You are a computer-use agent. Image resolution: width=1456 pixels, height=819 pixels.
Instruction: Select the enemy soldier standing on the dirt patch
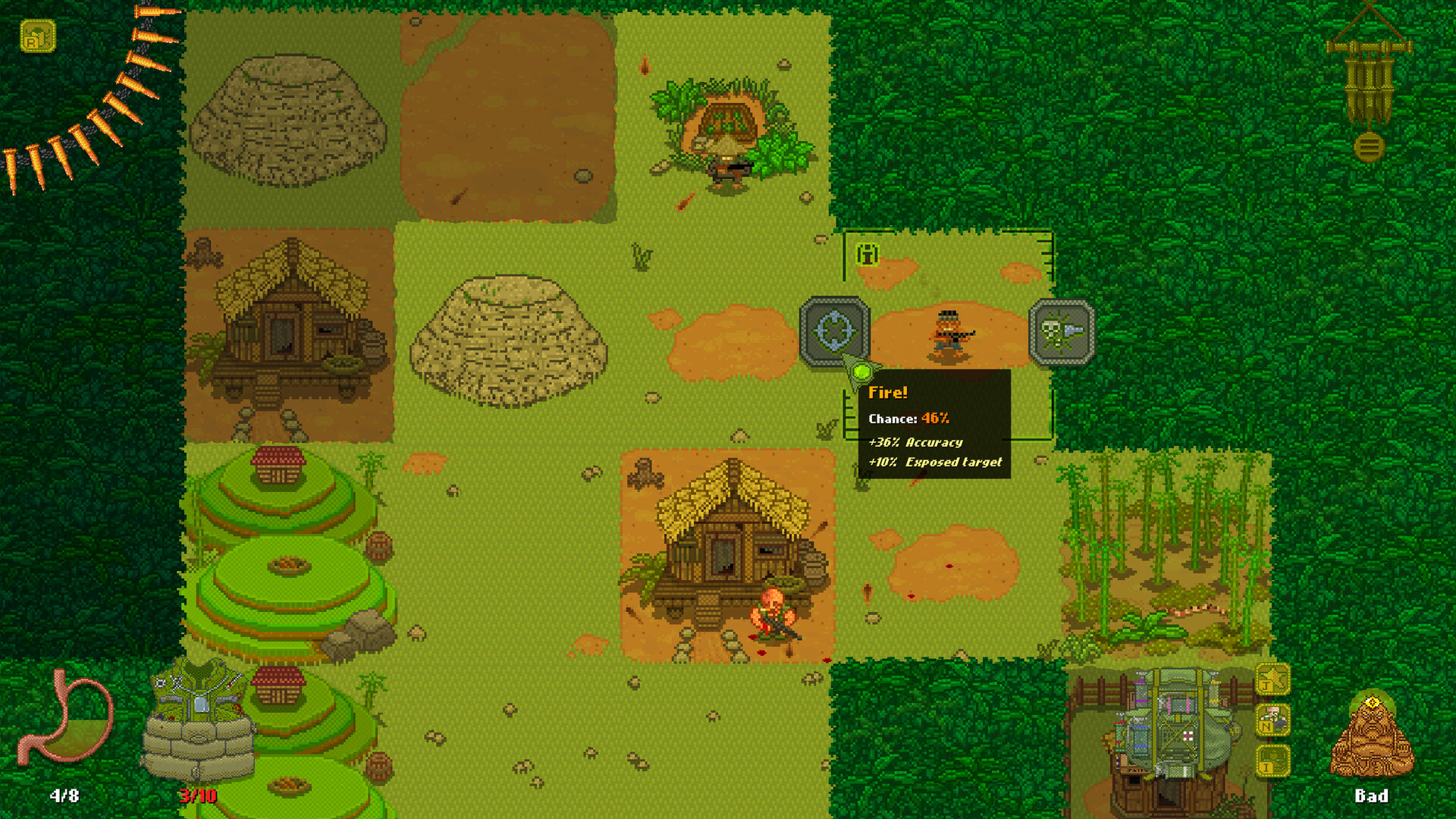coord(950,334)
